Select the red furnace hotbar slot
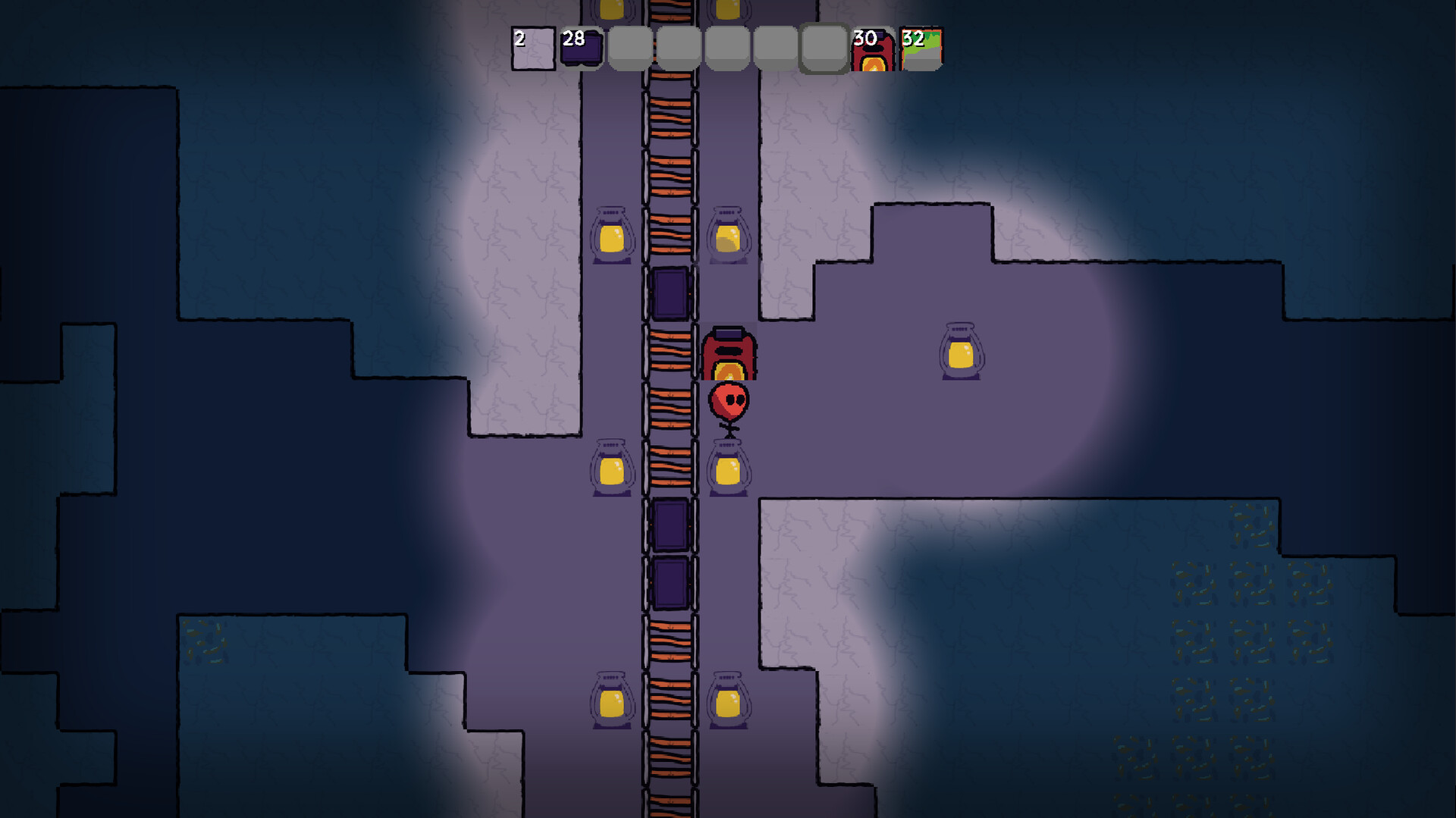The image size is (1456, 818). click(x=872, y=50)
